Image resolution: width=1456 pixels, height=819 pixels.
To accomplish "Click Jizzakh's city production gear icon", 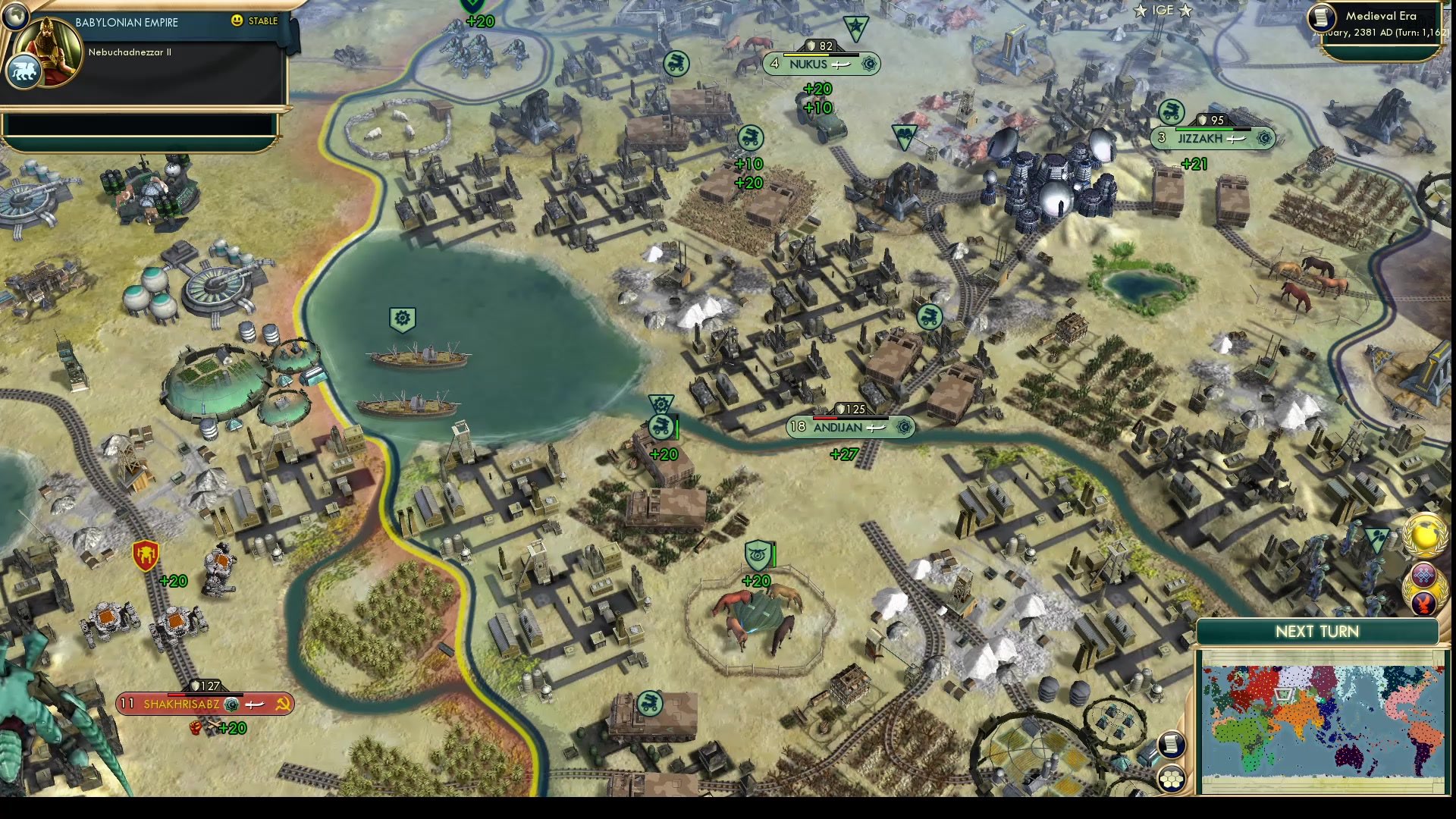I will [x=1263, y=138].
